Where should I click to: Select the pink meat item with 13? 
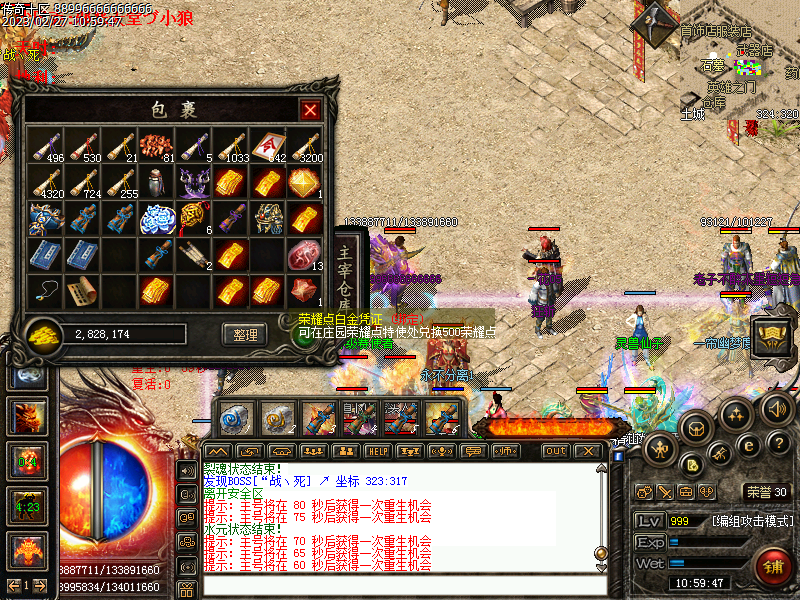click(x=303, y=255)
